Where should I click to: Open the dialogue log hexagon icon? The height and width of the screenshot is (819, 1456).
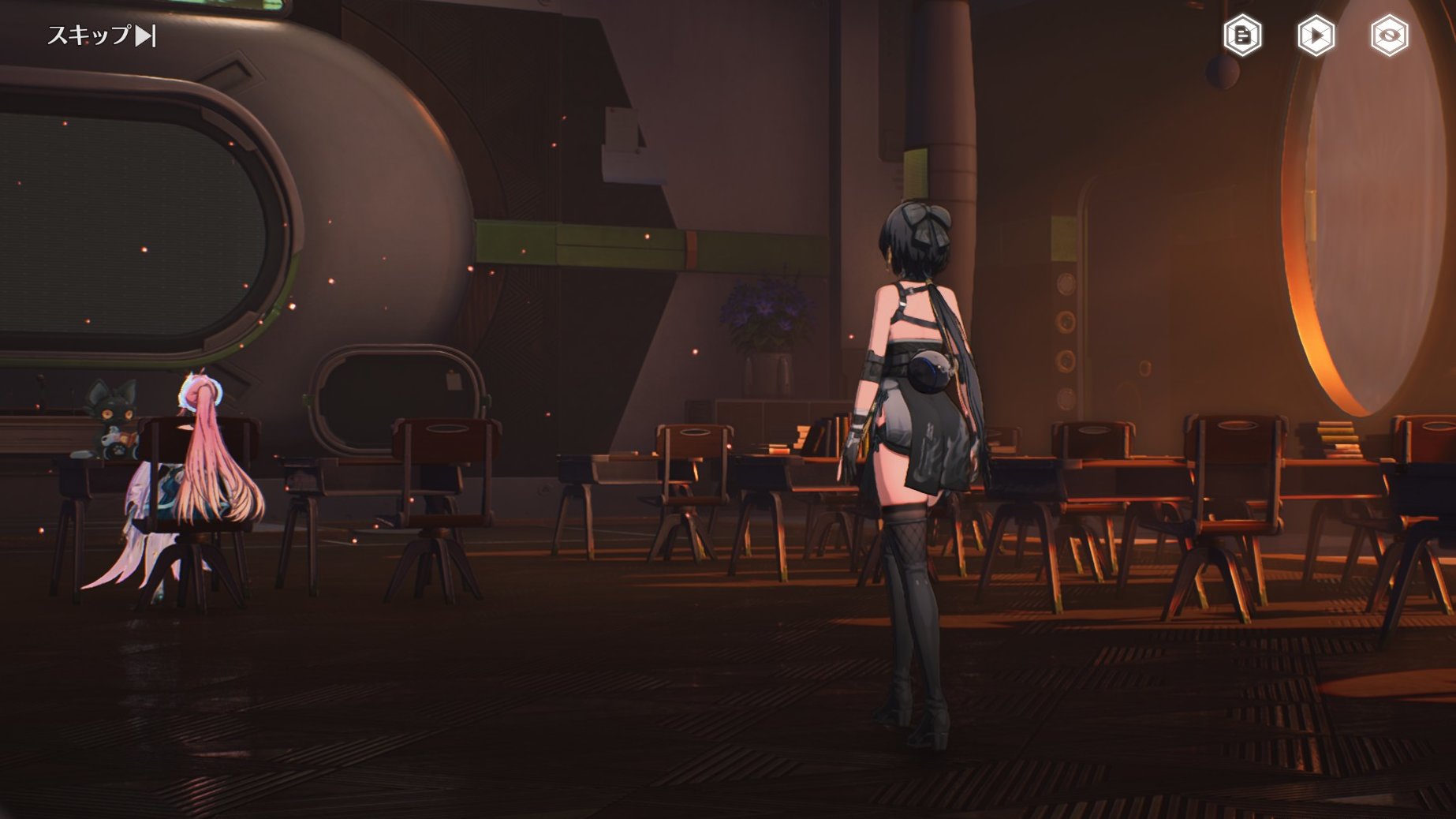click(1242, 36)
